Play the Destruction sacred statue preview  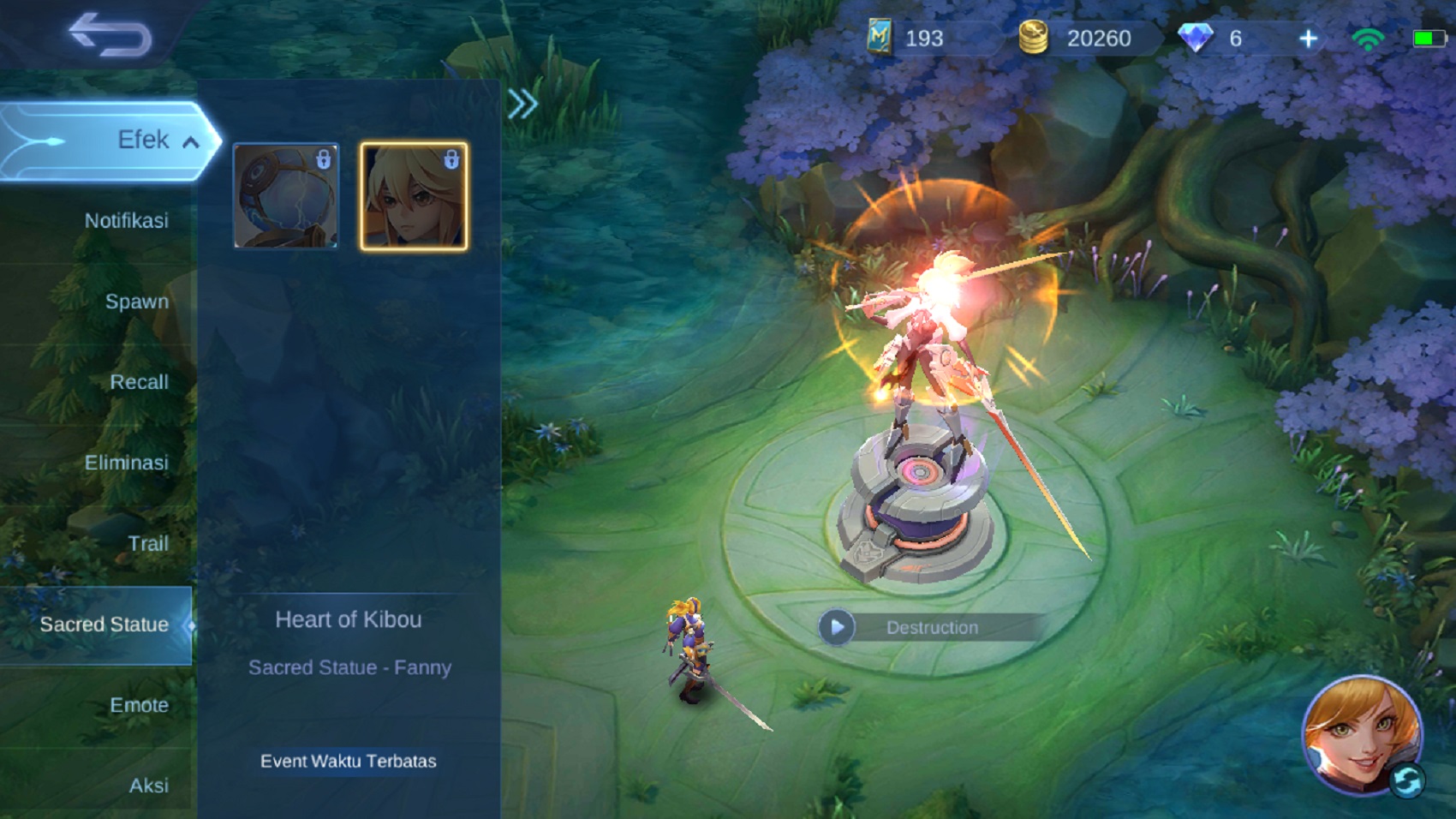[x=835, y=626]
